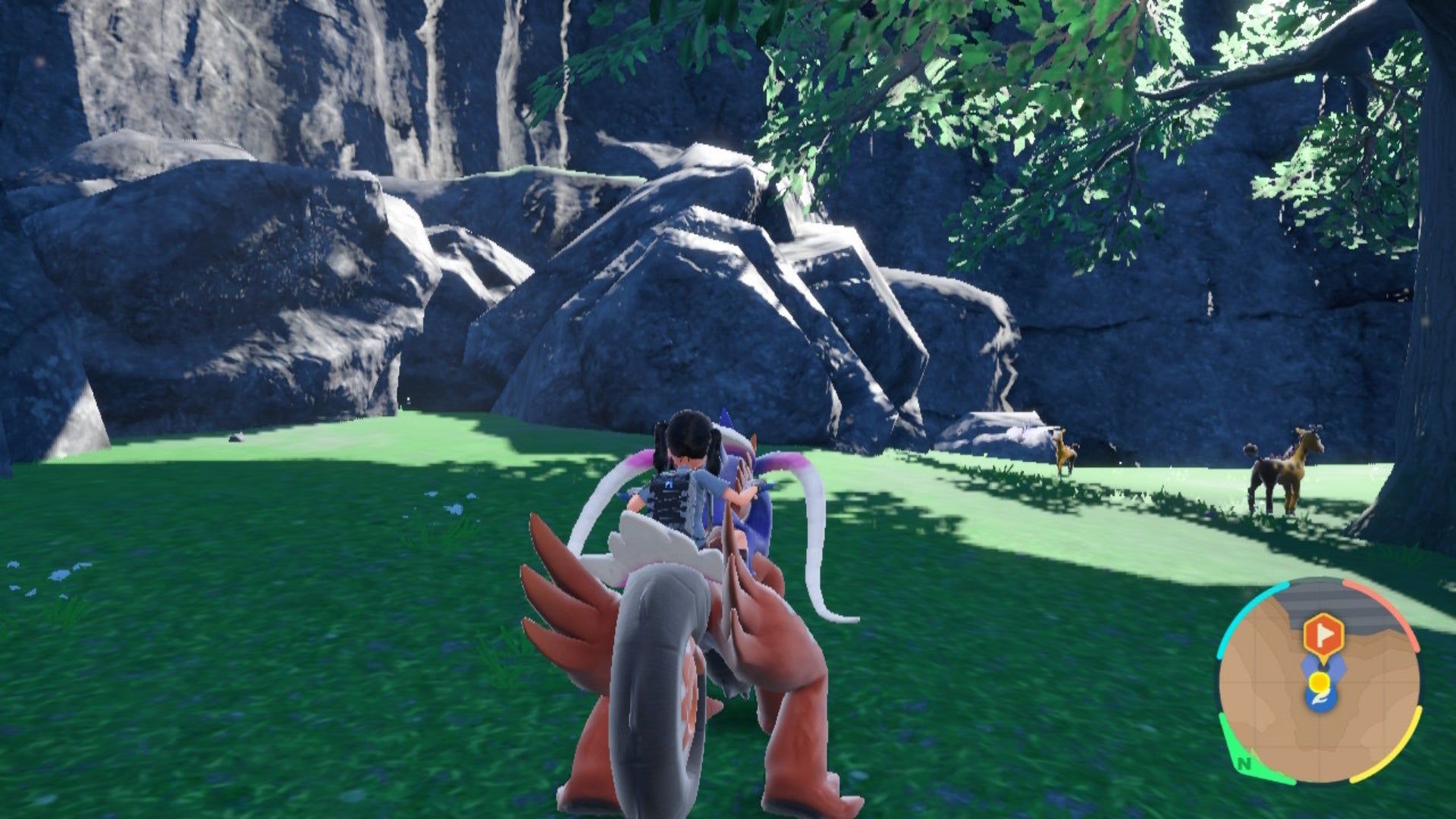Select the orange flag destination marker on minimap

[1324, 634]
